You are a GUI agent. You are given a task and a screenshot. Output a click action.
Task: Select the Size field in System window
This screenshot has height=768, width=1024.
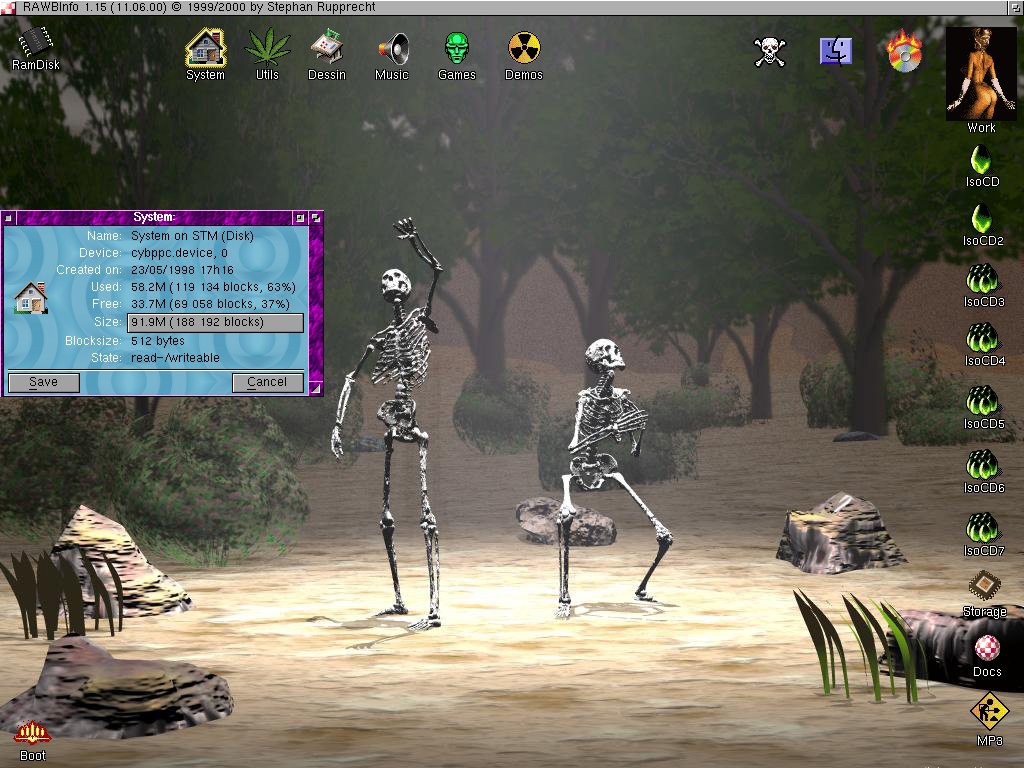(x=215, y=322)
